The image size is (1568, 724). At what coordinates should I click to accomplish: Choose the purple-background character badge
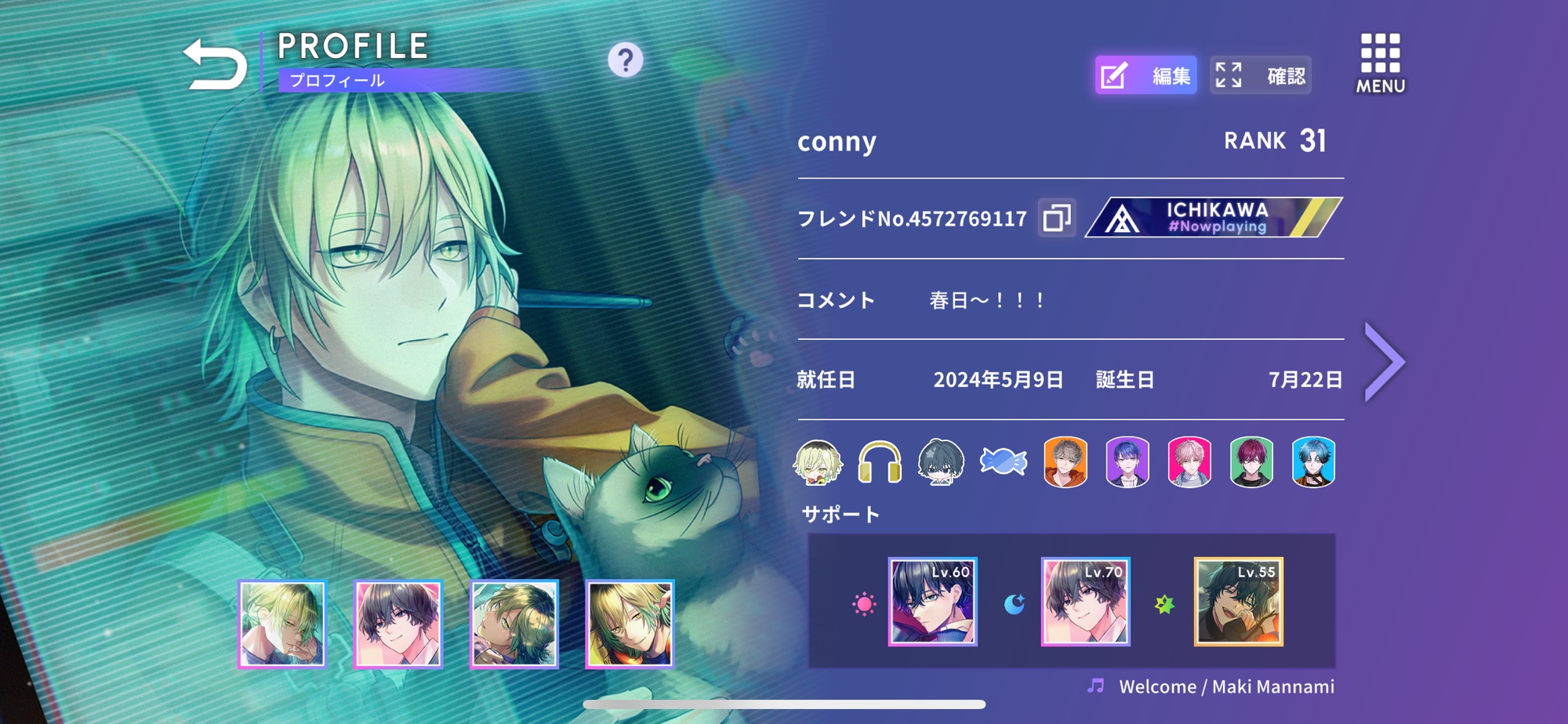pyautogui.click(x=1127, y=462)
